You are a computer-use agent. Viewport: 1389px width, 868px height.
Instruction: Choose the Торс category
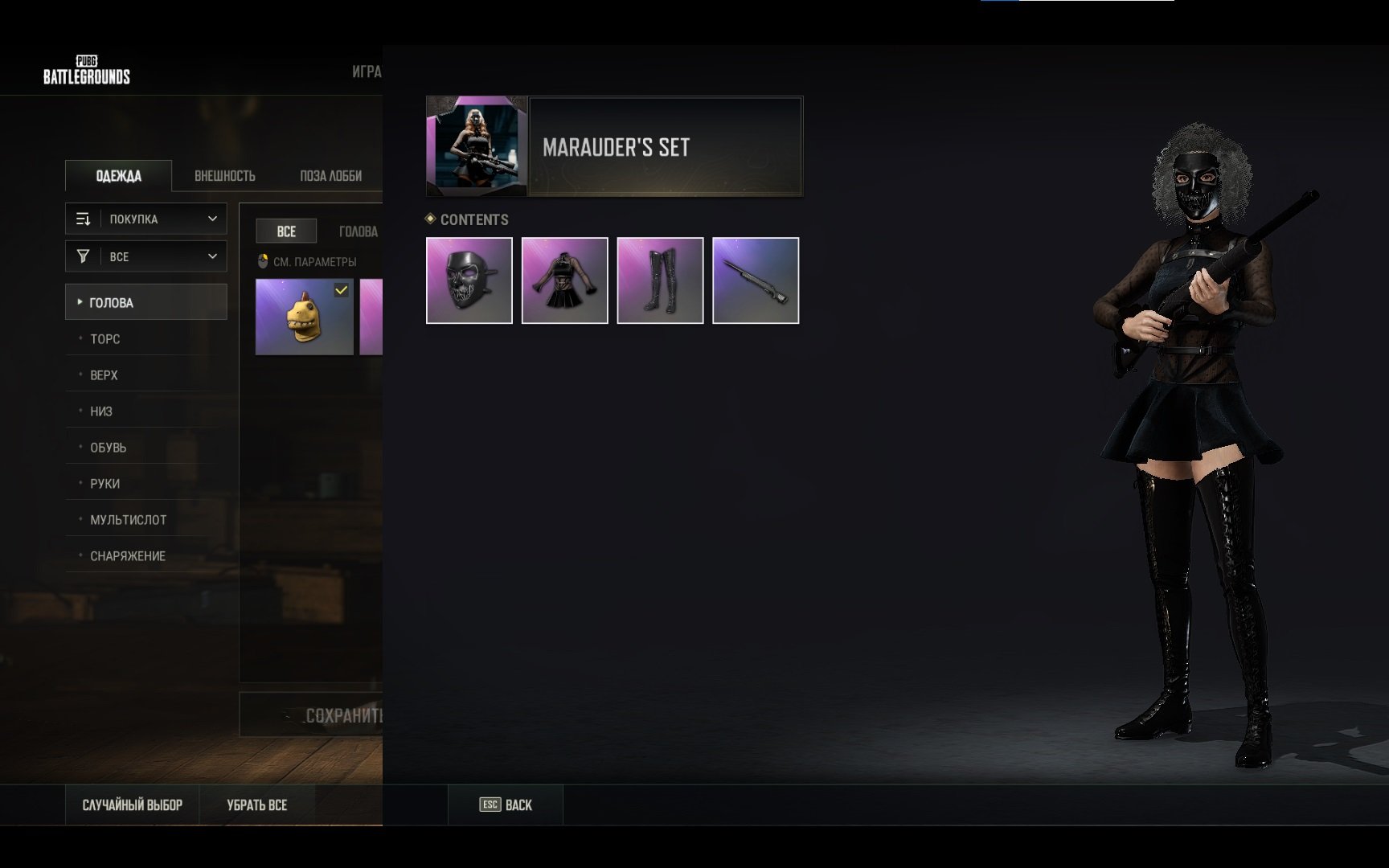(x=105, y=339)
